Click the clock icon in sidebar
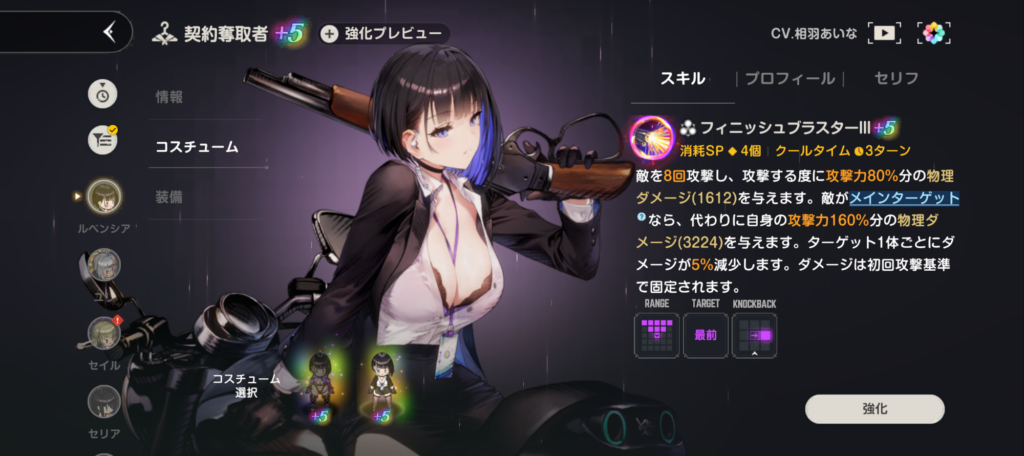 [x=102, y=93]
